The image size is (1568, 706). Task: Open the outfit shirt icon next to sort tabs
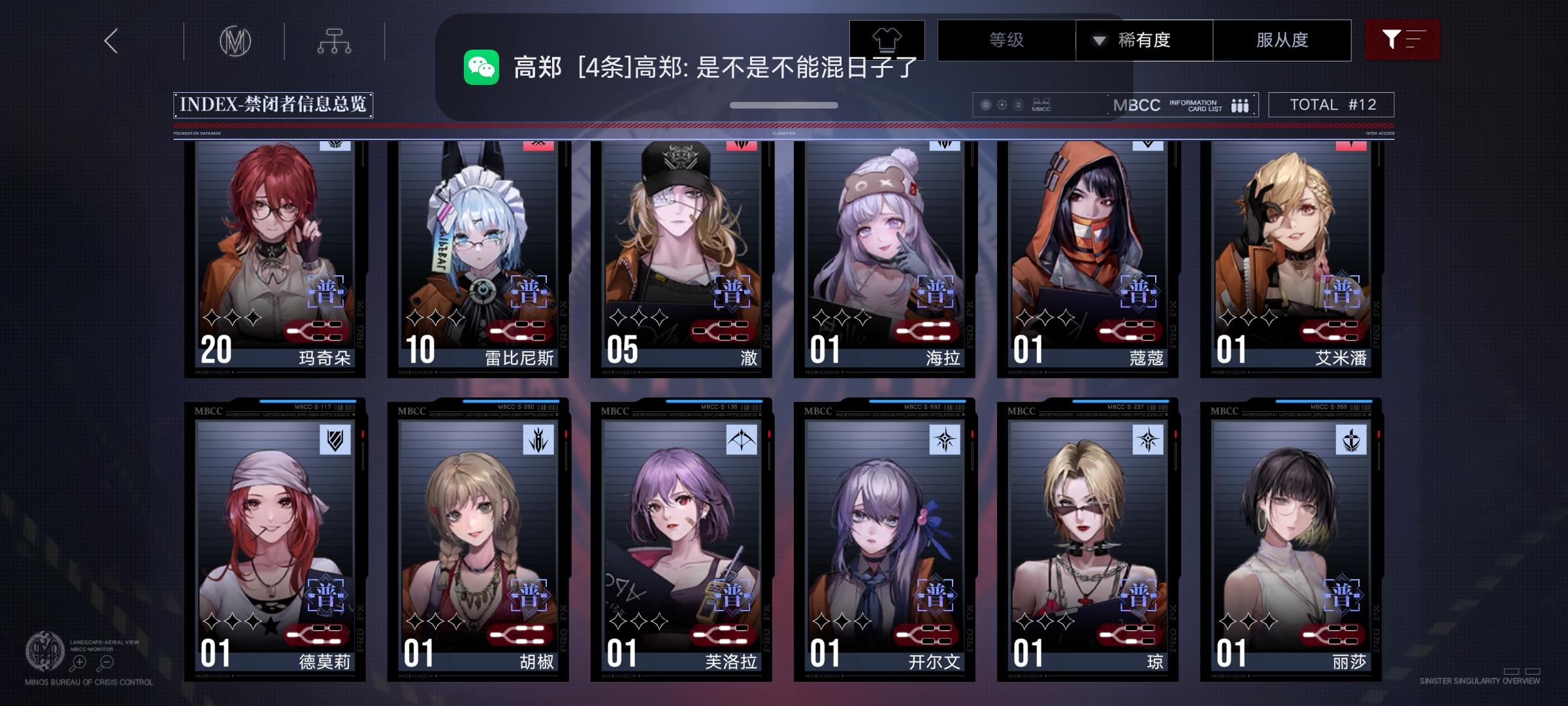tap(886, 39)
